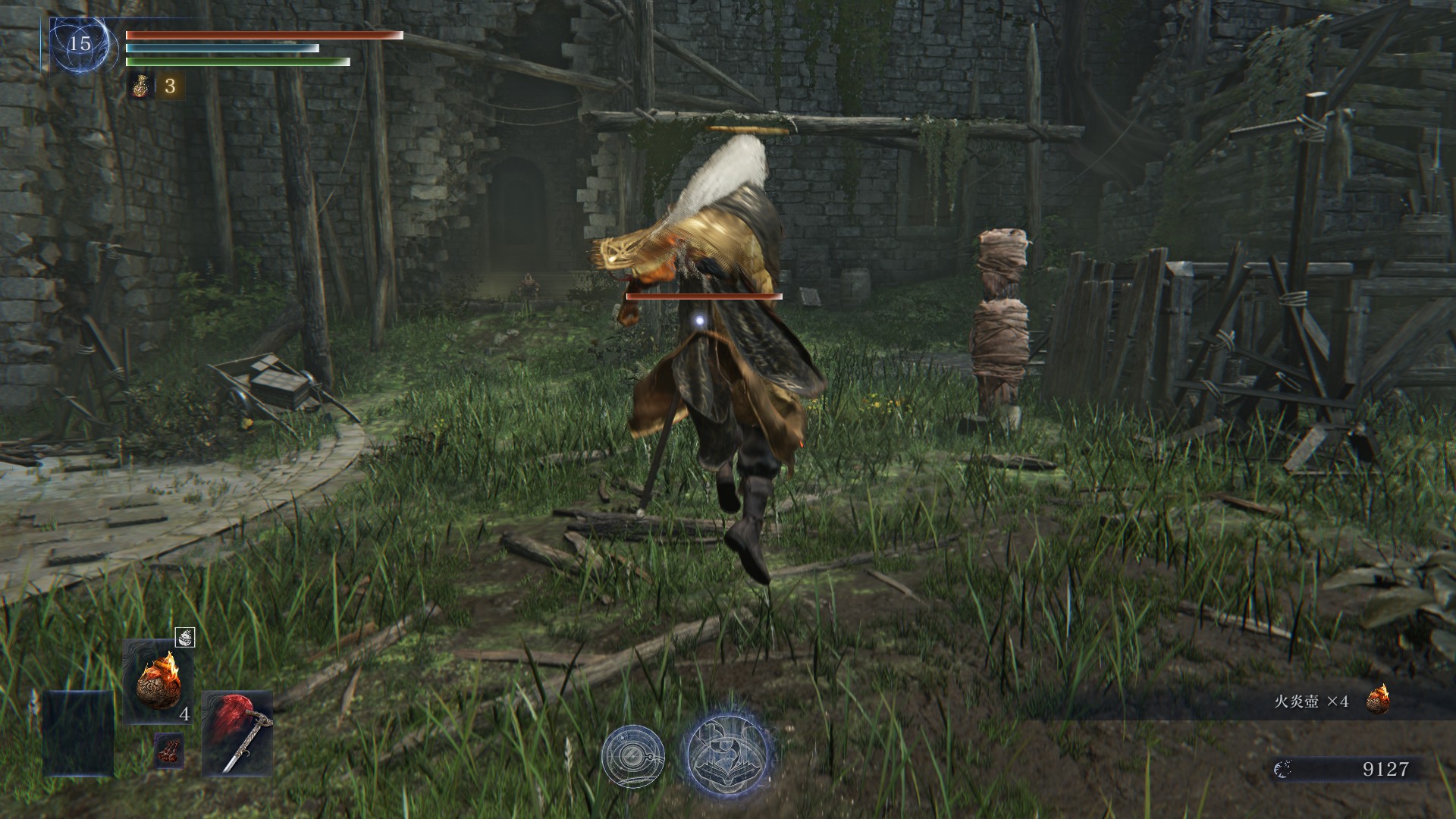The width and height of the screenshot is (1456, 819).
Task: Click the small white icon above the firebomb slot
Action: pos(184,638)
